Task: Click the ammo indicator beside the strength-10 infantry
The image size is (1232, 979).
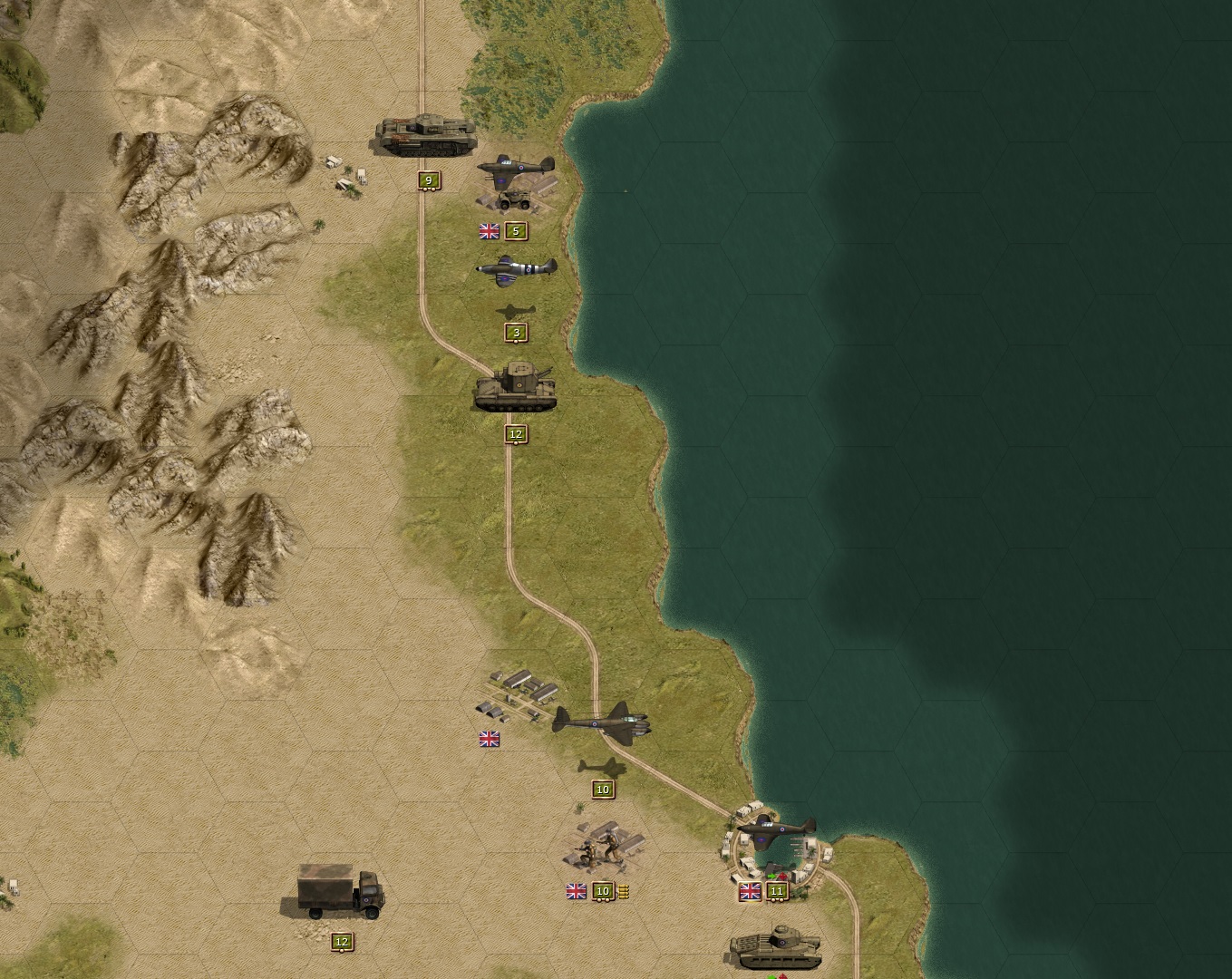Action: [624, 892]
